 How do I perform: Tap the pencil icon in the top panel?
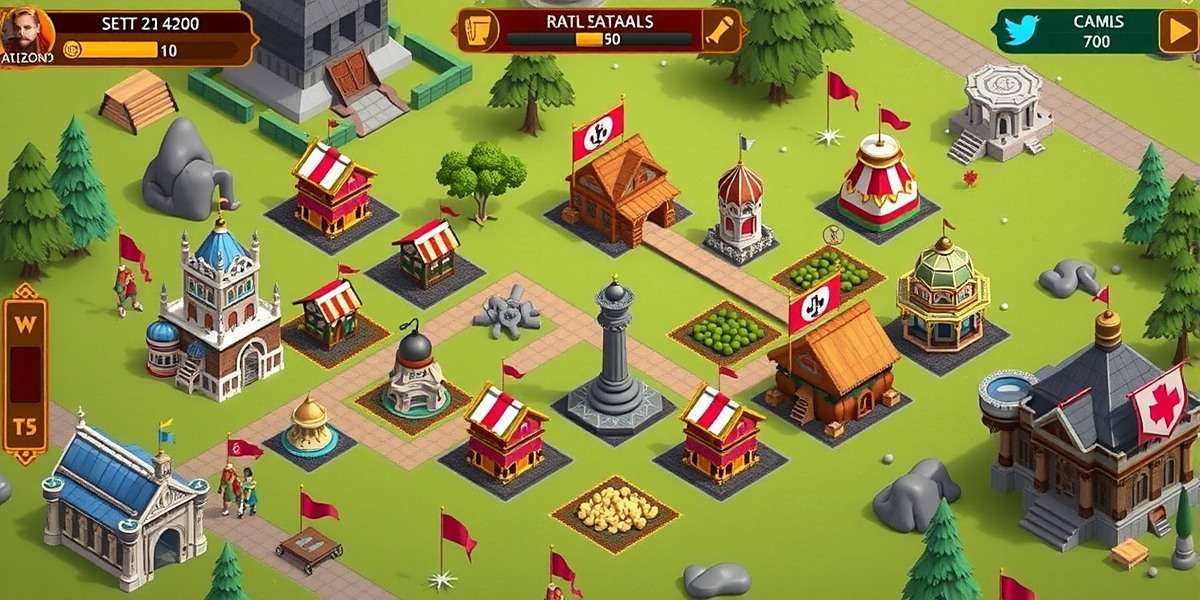(720, 30)
